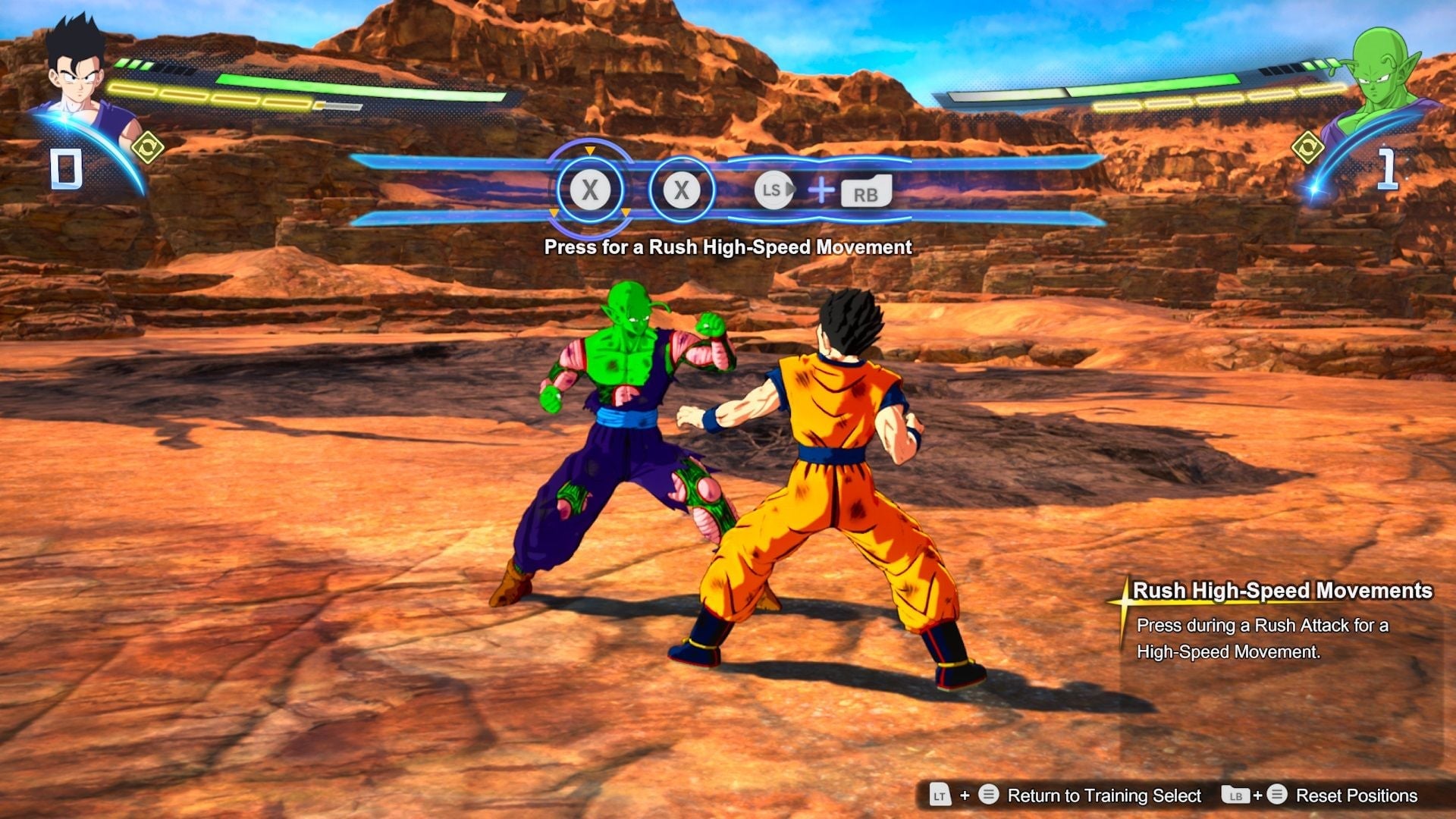This screenshot has height=819, width=1456.
Task: Click the menu glyph next to LT prompt
Action: click(988, 795)
